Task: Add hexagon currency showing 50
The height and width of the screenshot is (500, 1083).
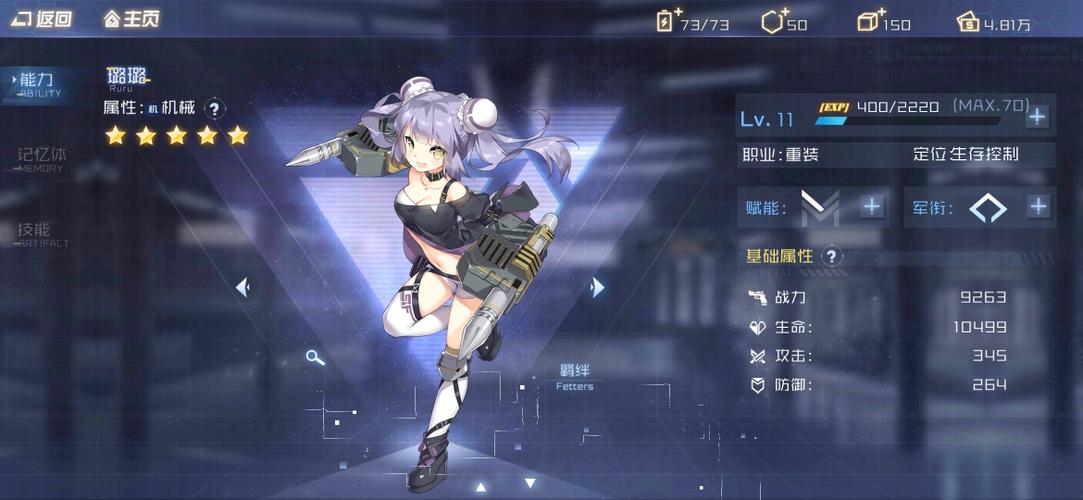Action: click(773, 21)
